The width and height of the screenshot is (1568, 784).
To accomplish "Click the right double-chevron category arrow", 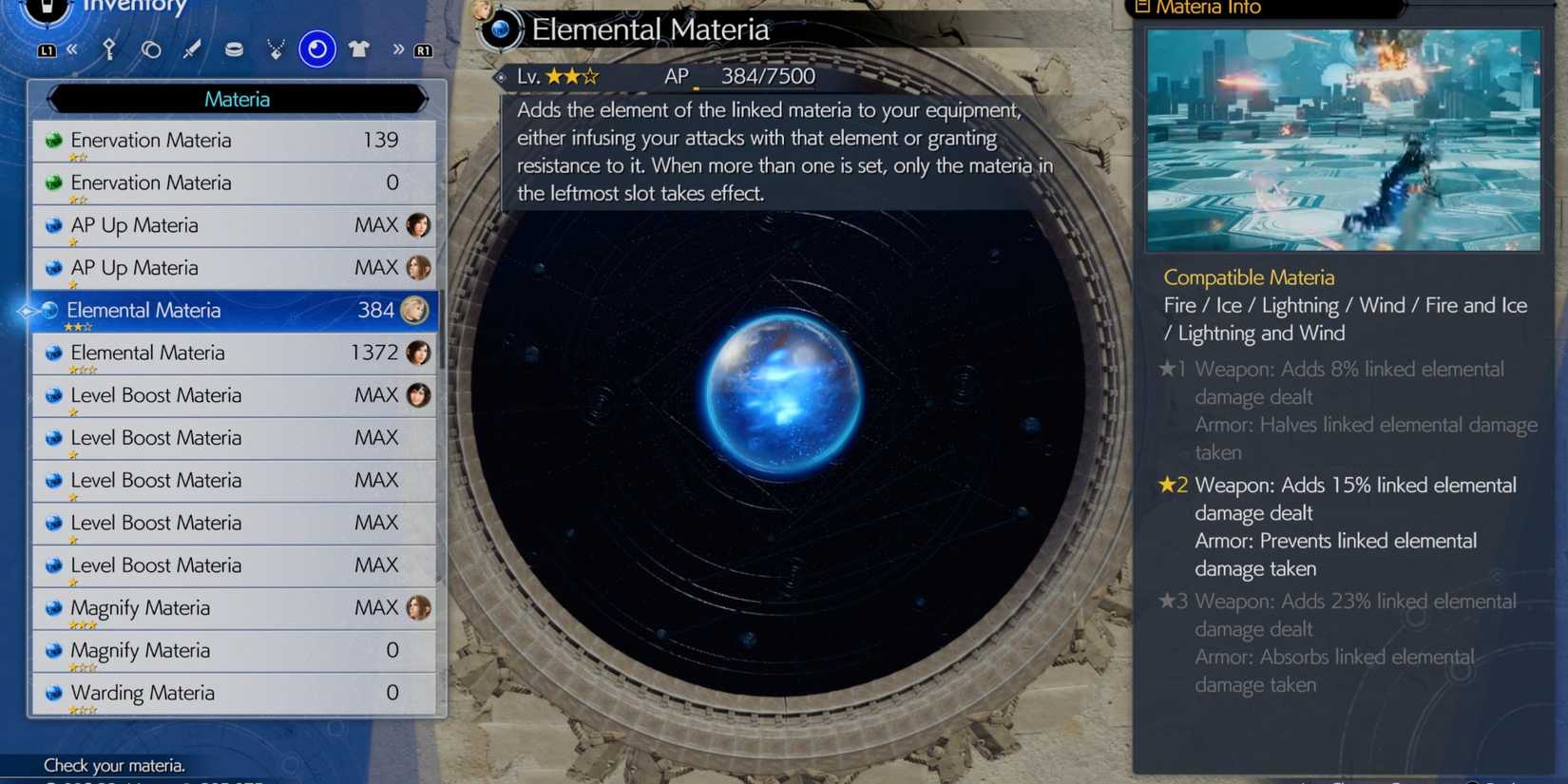I will click(x=398, y=49).
